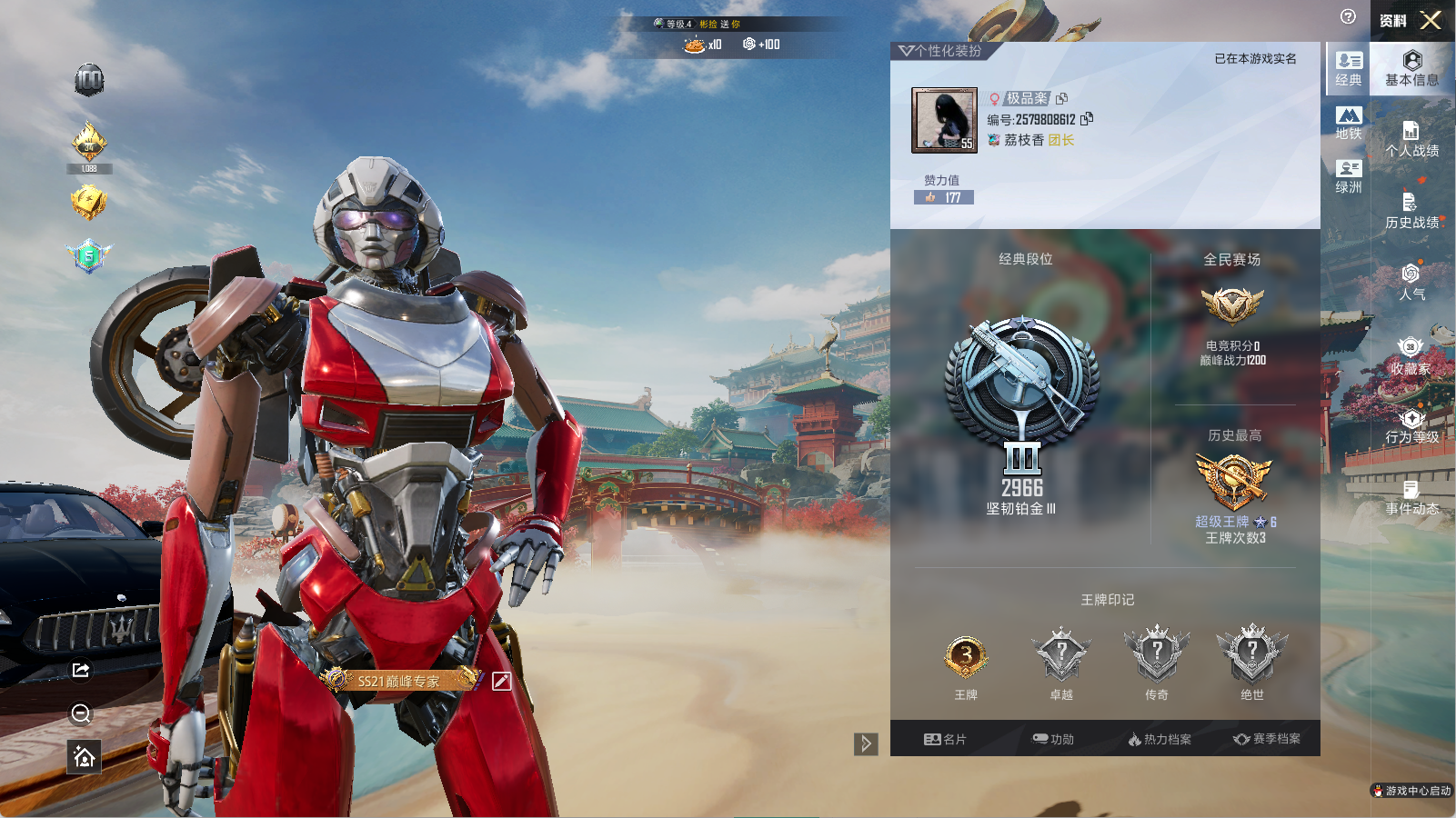This screenshot has width=1456, height=818.
Task: Select the 功勋 tab
Action: (1053, 739)
